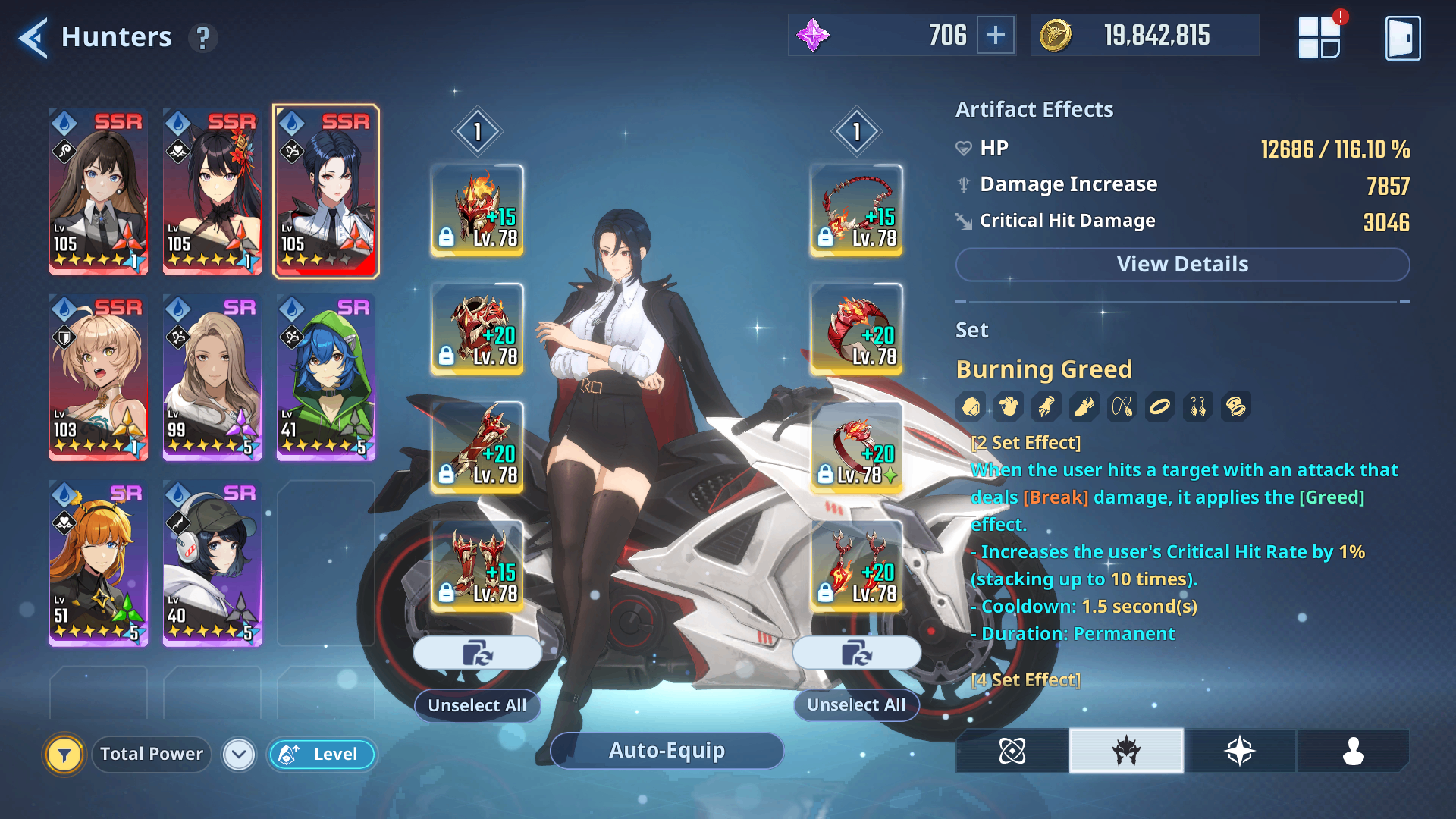Open the +20 ring artifact slot
The image size is (1456, 819).
tap(856, 447)
